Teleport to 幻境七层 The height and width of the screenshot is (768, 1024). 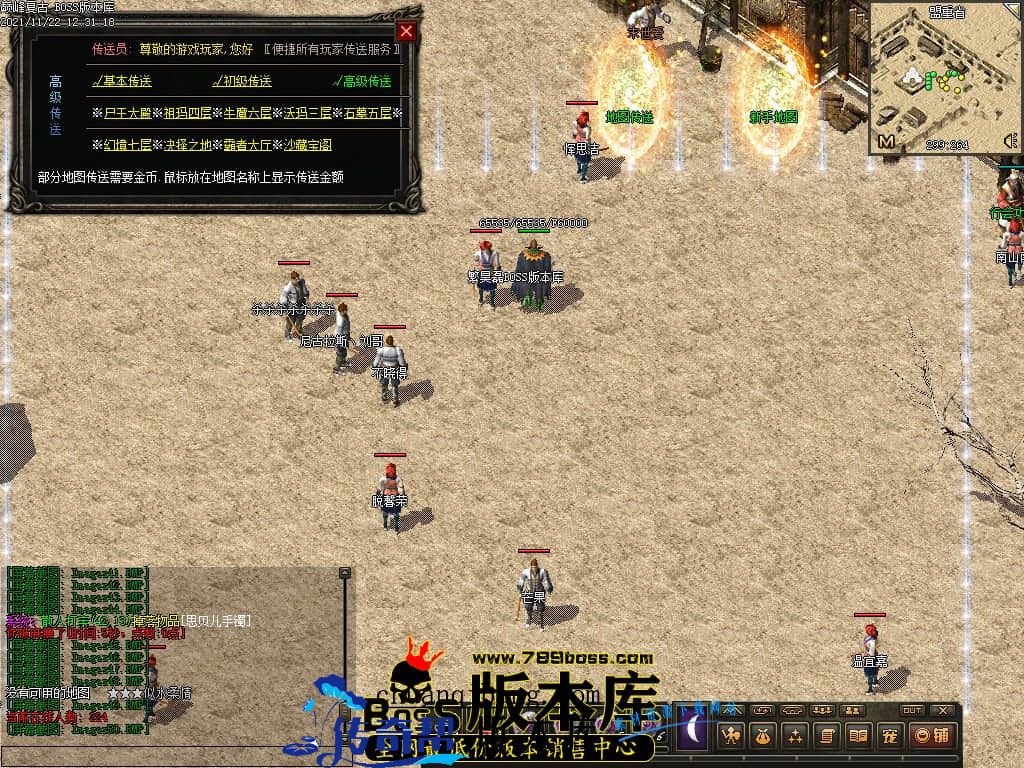(125, 145)
